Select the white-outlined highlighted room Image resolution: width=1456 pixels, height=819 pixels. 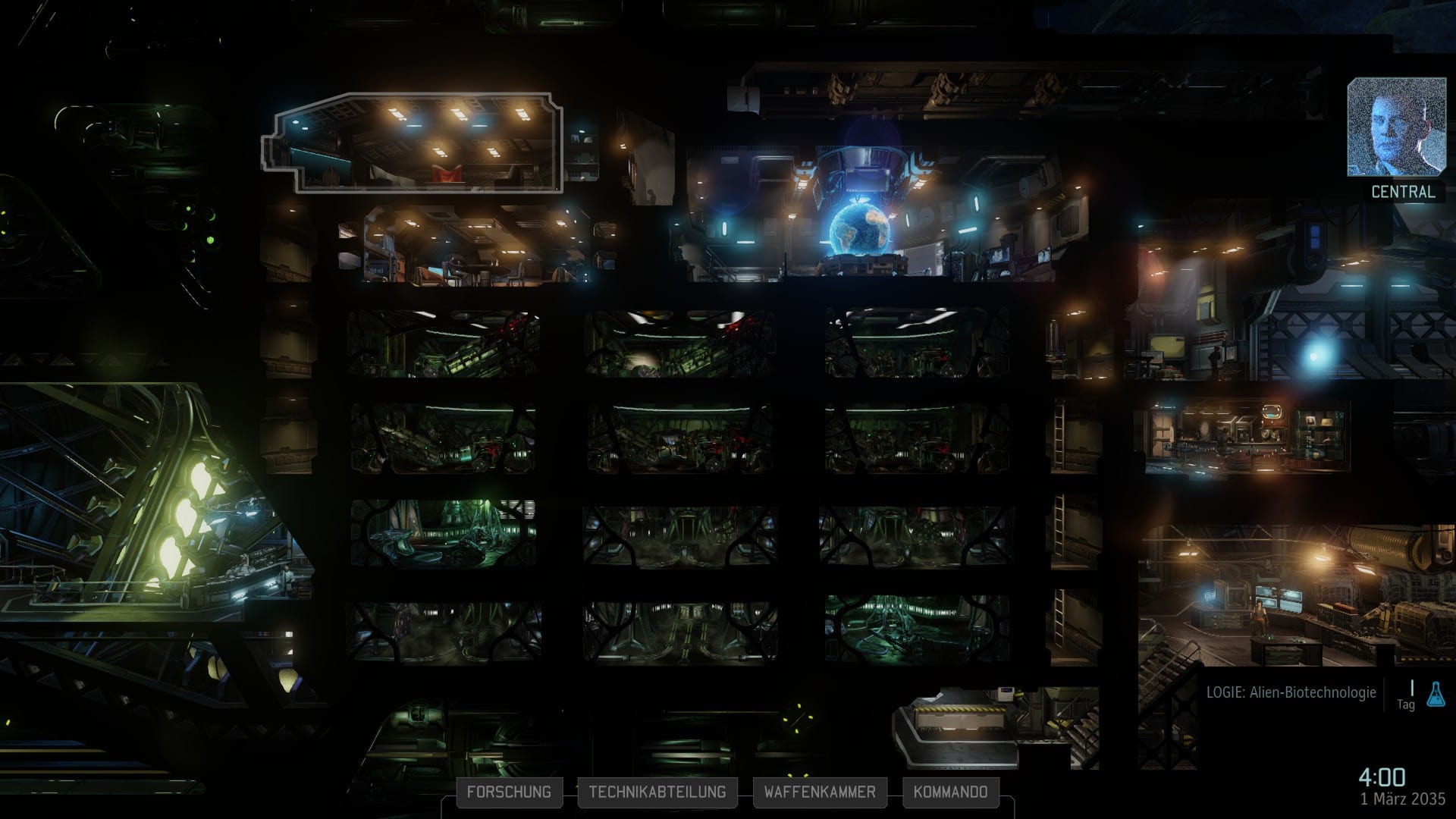pos(413,143)
